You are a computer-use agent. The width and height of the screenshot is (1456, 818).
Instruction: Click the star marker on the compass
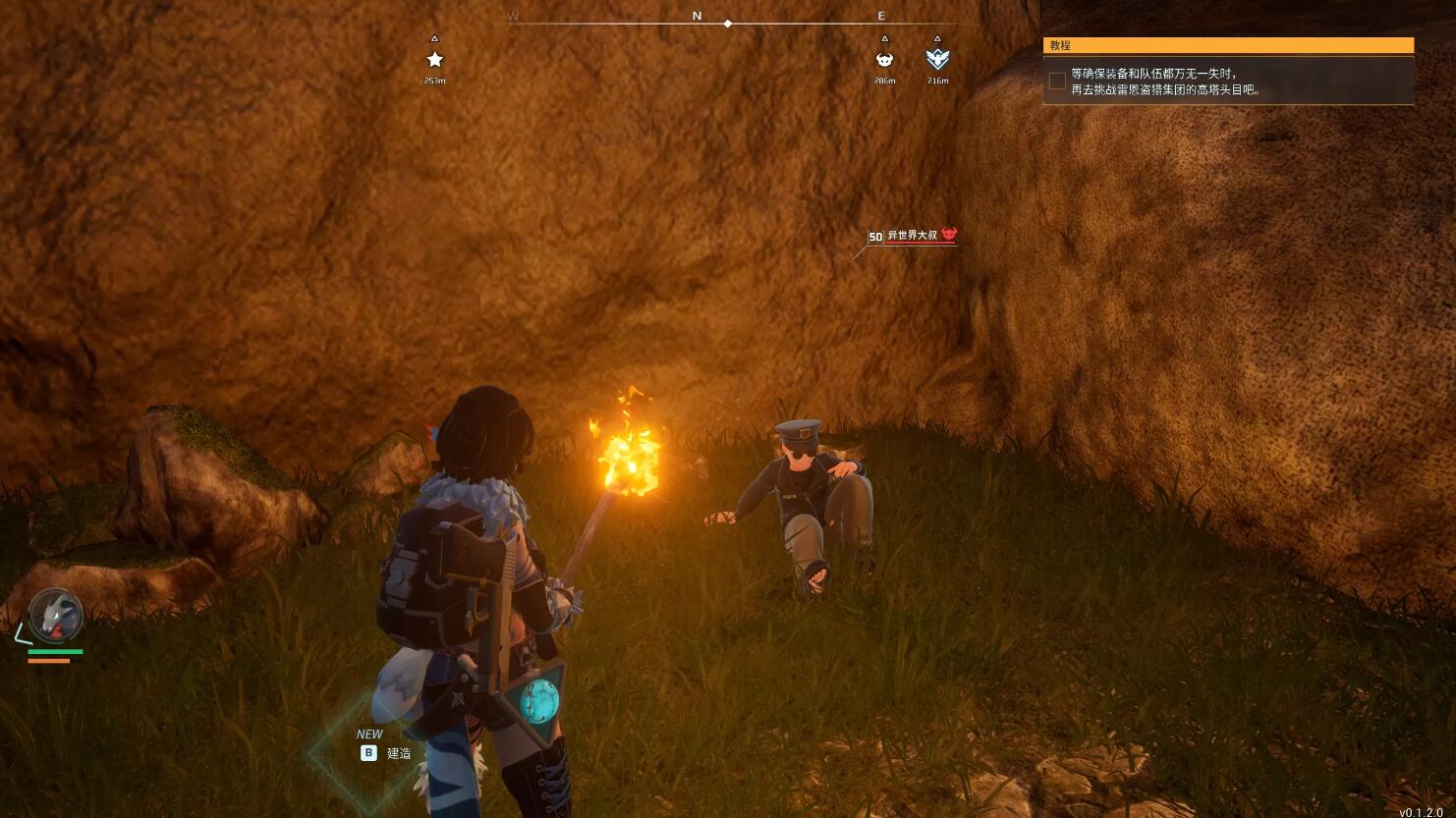[434, 60]
